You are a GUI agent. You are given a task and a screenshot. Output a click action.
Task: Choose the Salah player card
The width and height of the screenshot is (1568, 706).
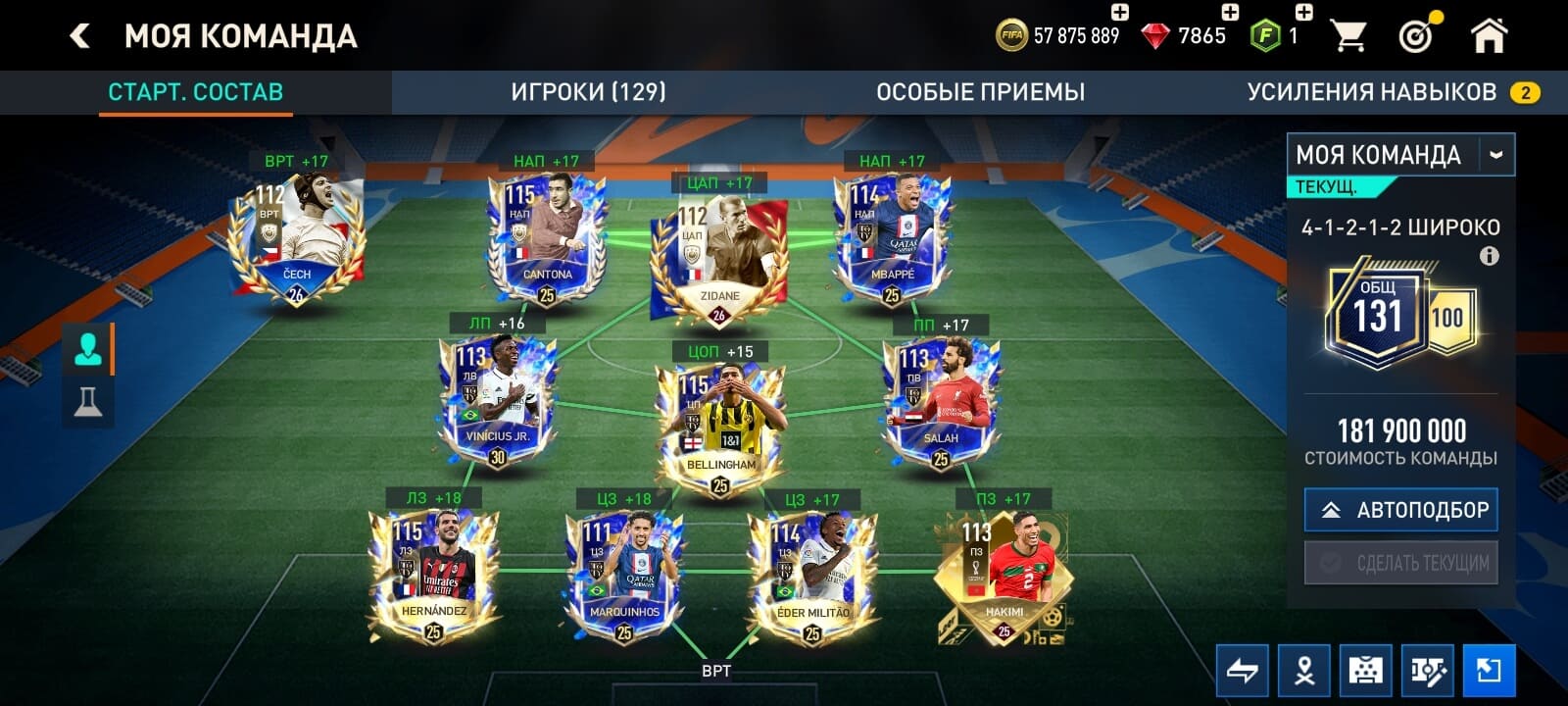click(941, 404)
